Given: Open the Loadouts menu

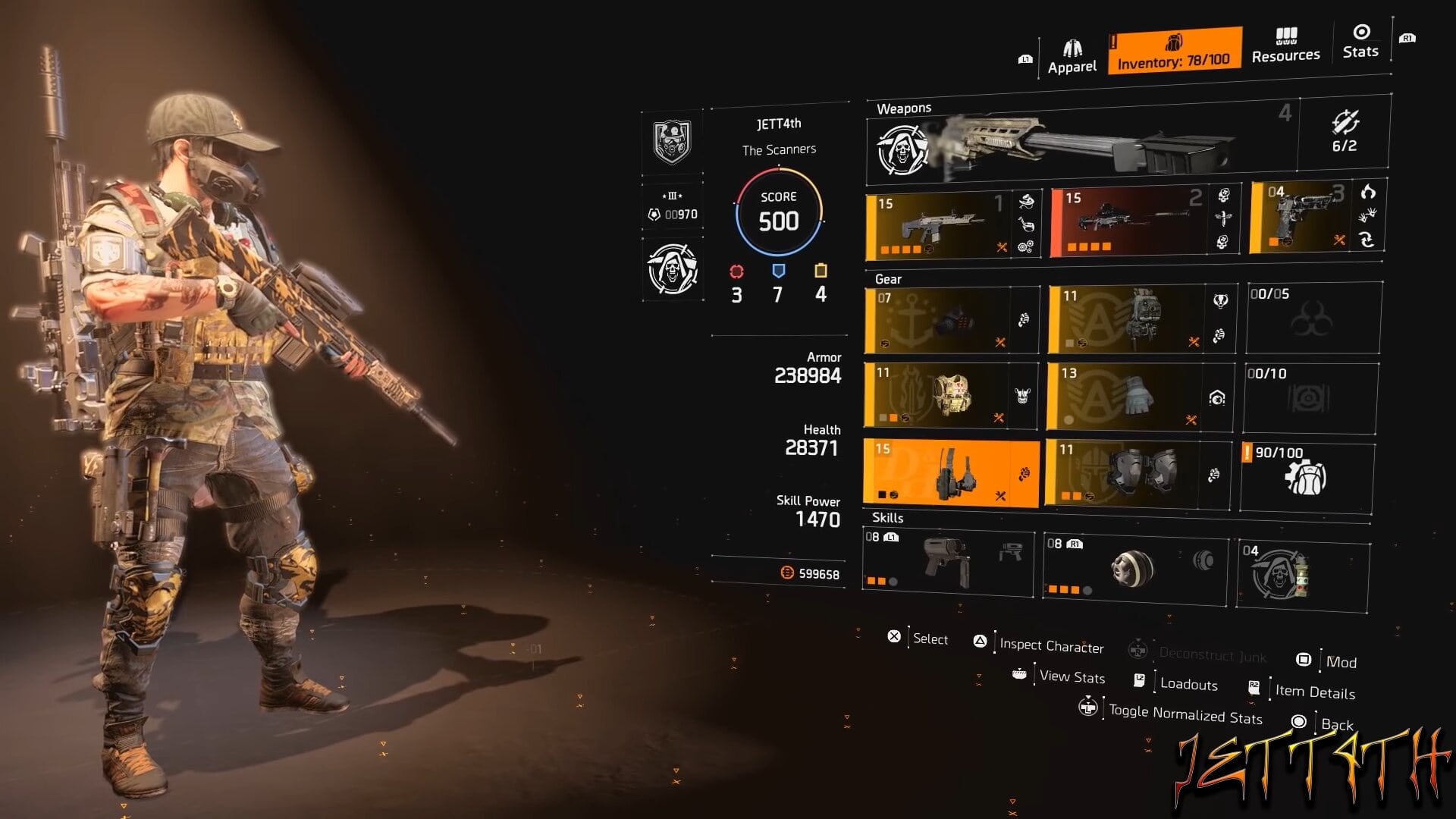Looking at the screenshot, I should pyautogui.click(x=1189, y=683).
